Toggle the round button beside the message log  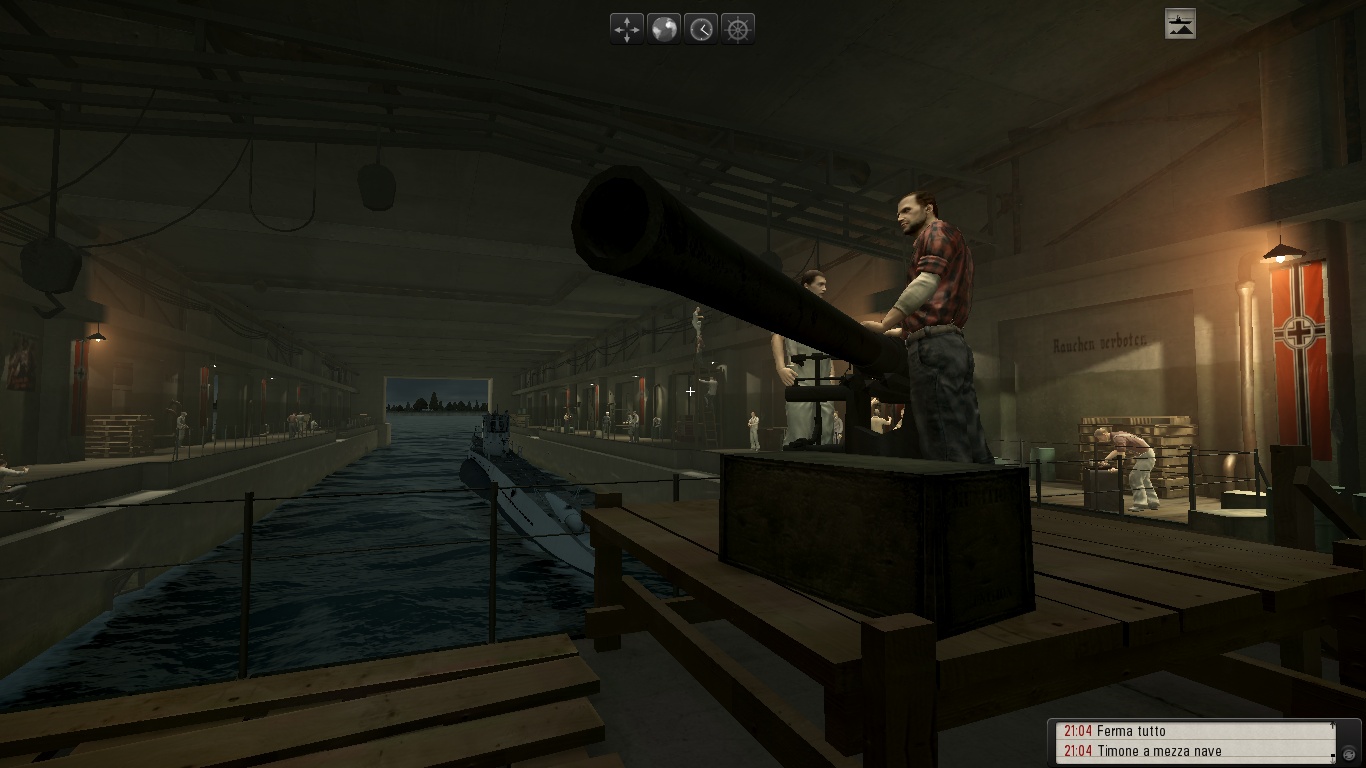(1349, 753)
